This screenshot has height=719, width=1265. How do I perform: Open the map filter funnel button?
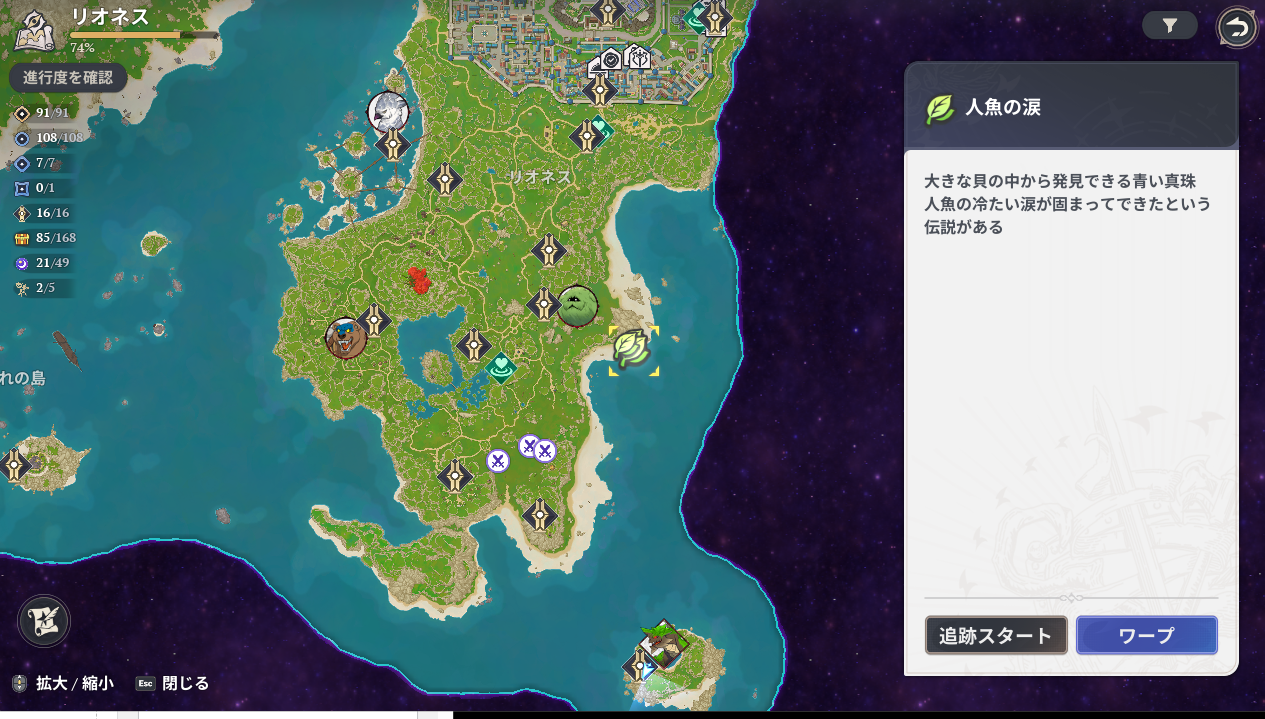1169,26
